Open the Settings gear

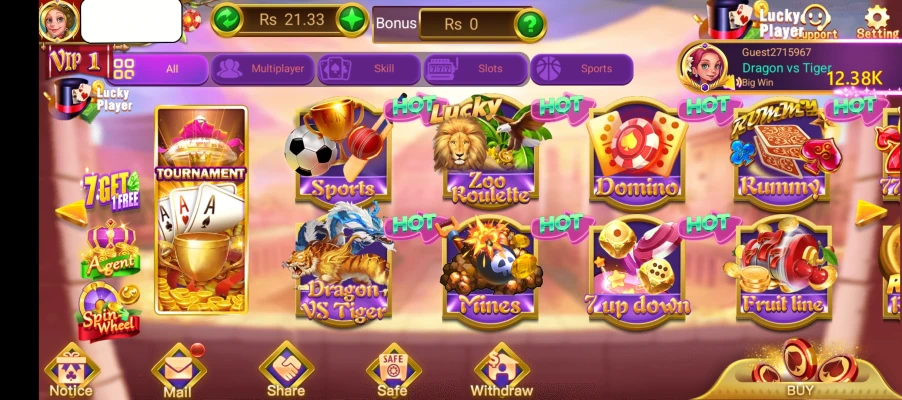tap(877, 20)
